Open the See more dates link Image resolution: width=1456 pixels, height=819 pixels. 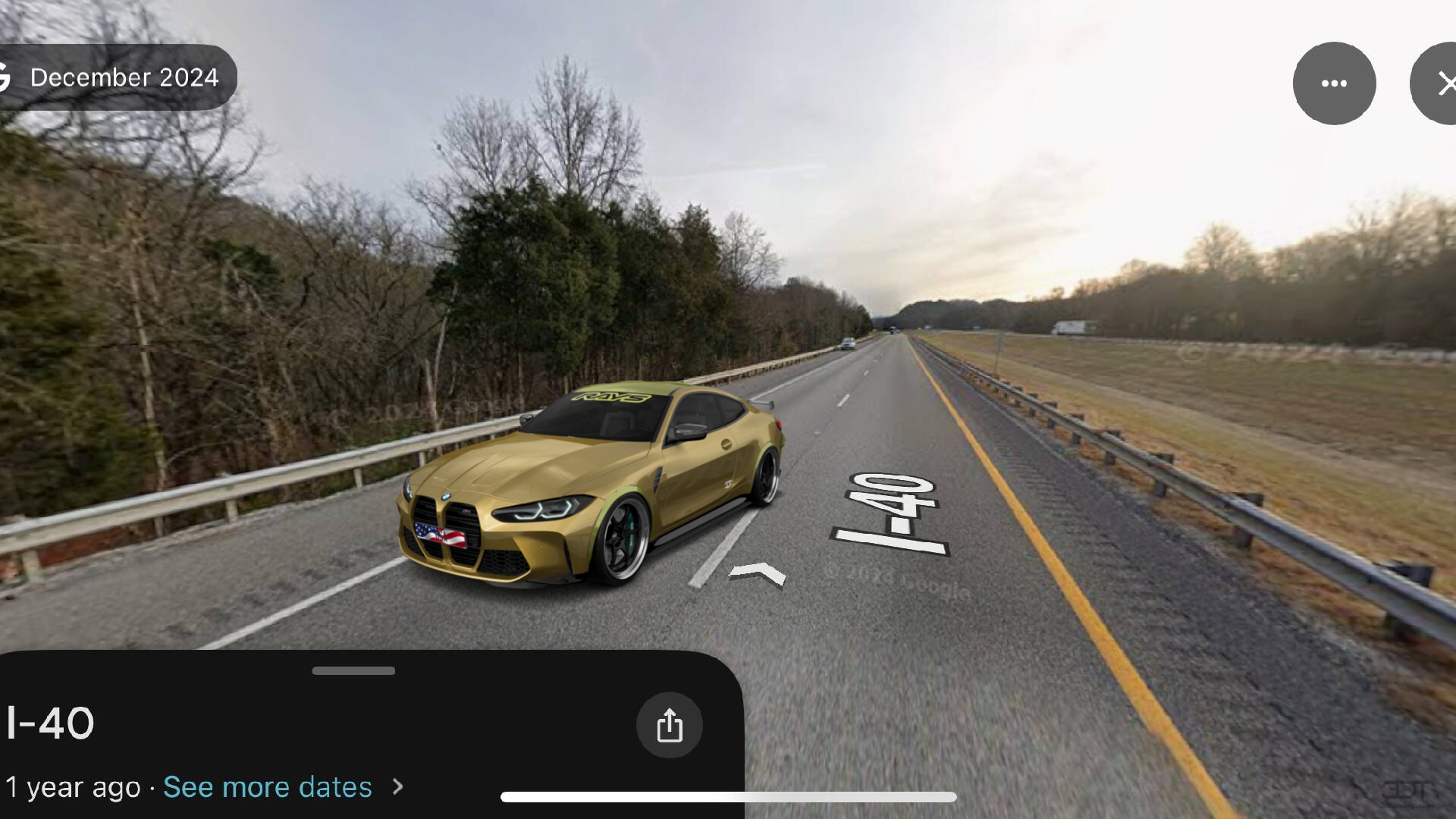click(x=268, y=787)
